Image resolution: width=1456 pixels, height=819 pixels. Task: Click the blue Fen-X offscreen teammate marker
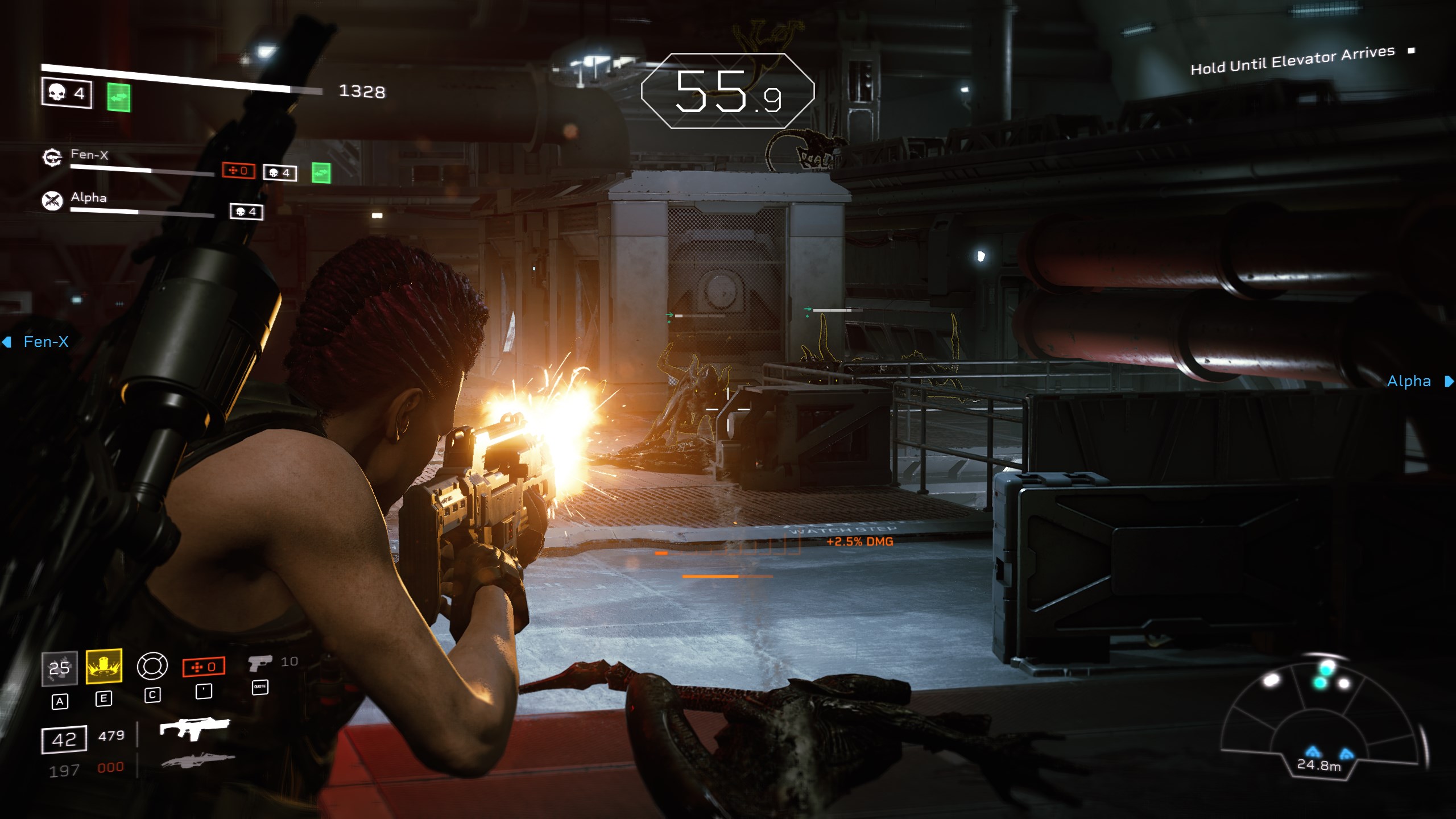(38, 342)
